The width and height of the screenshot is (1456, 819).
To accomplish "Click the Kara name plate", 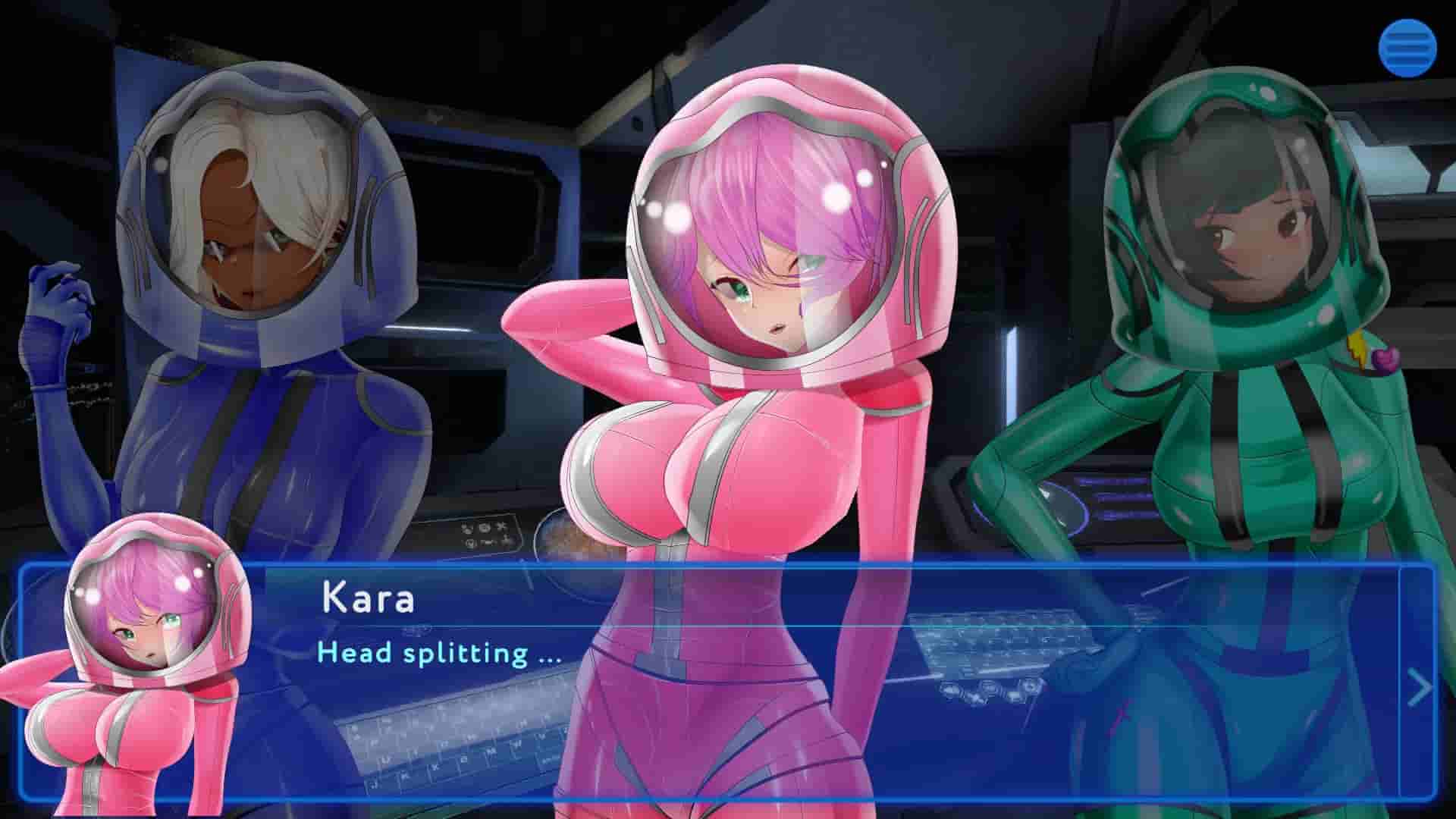I will (x=369, y=598).
